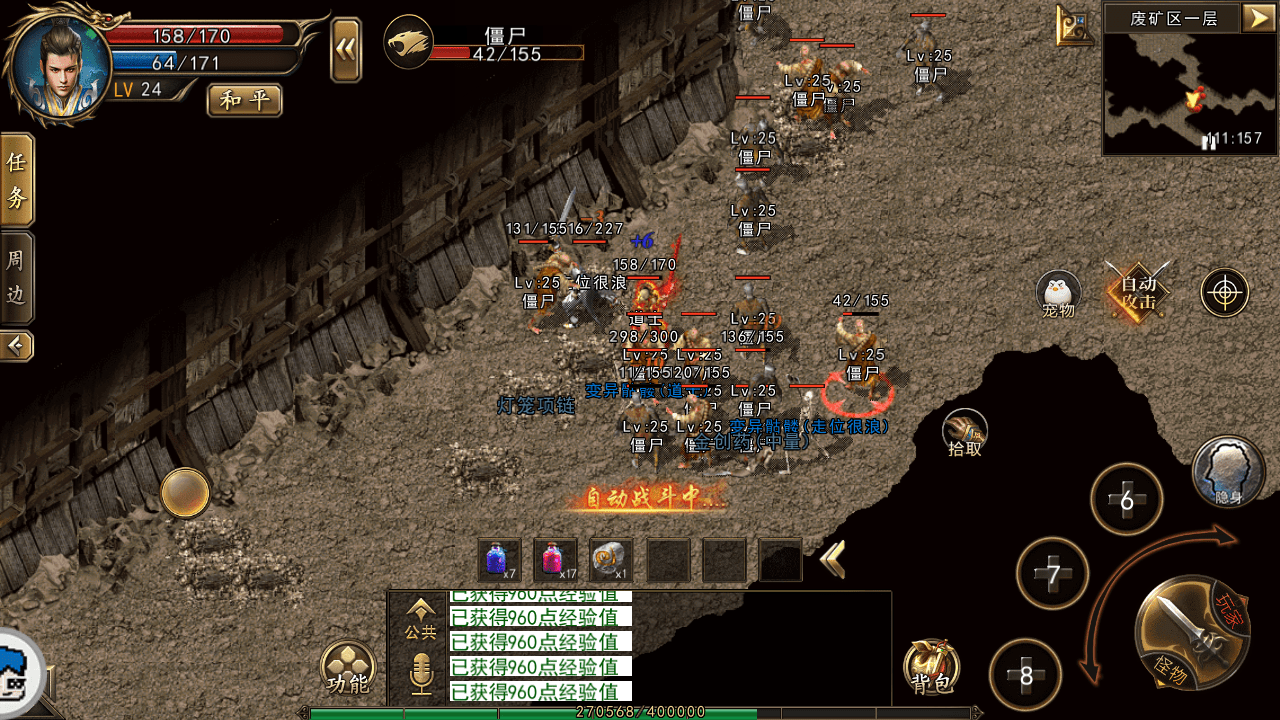
Task: Open the 背包 backpack
Action: (x=932, y=667)
